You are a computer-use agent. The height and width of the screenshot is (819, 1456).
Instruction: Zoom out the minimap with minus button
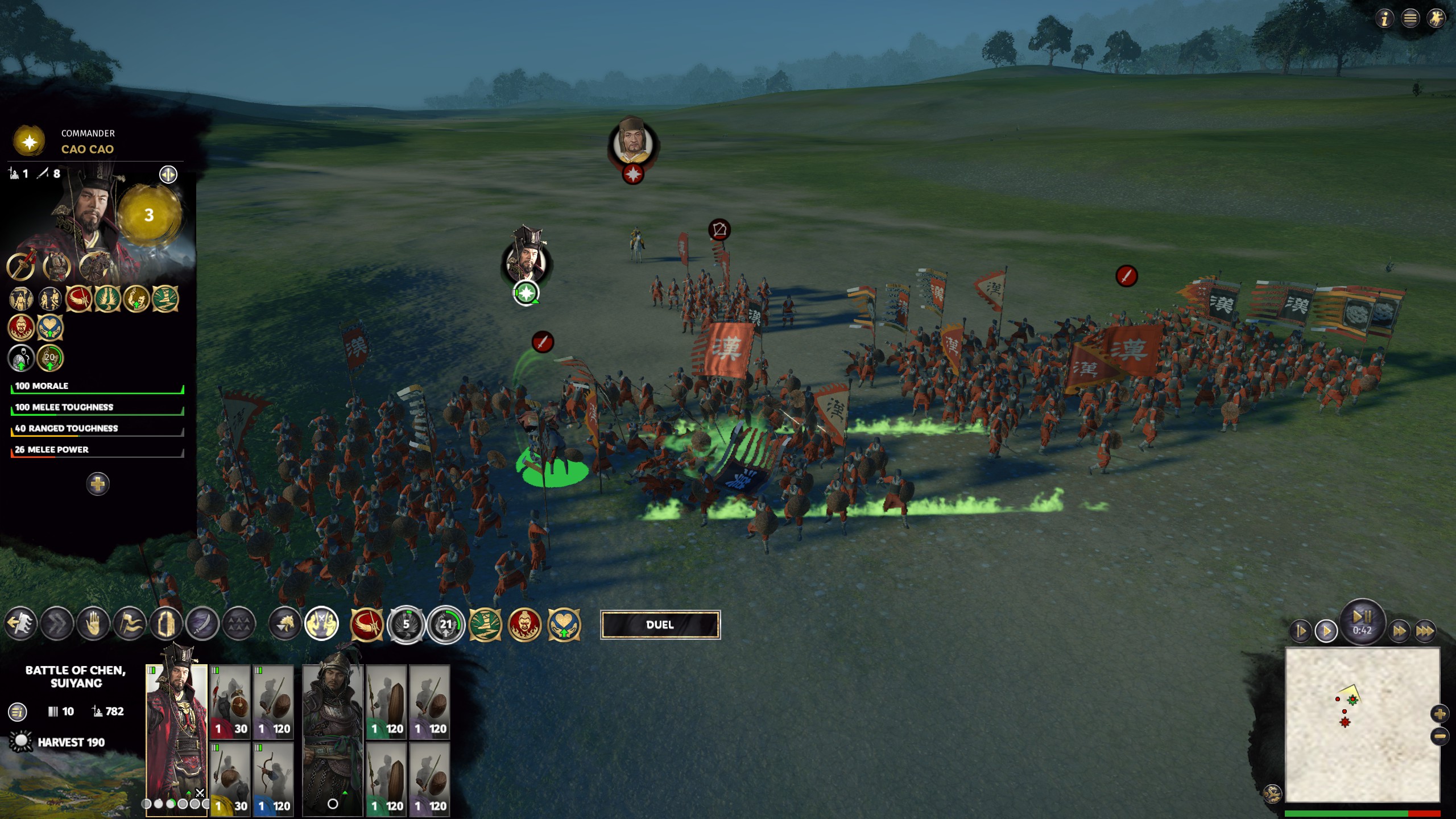click(x=1440, y=737)
